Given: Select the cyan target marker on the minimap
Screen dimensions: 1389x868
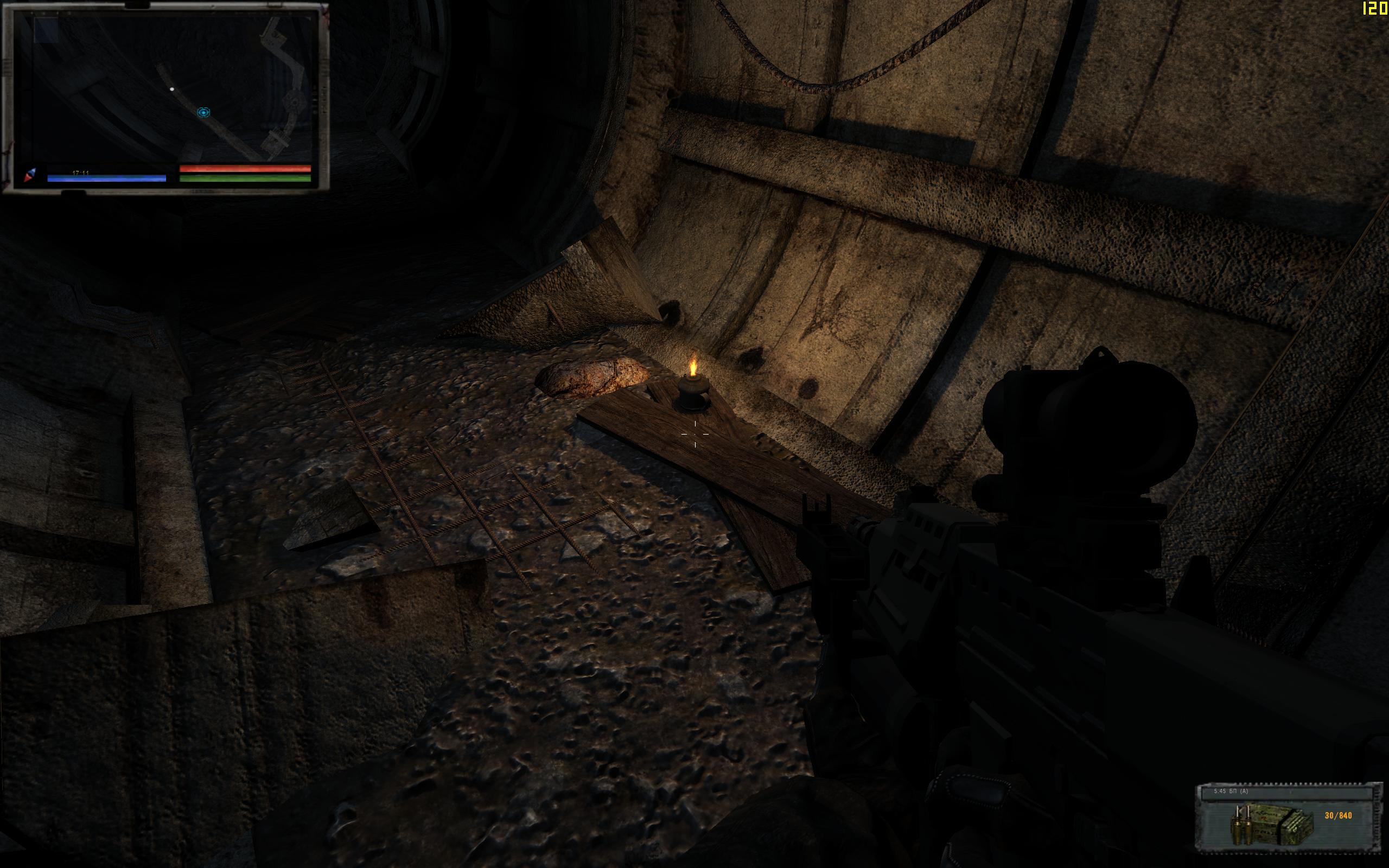Looking at the screenshot, I should coord(203,112).
